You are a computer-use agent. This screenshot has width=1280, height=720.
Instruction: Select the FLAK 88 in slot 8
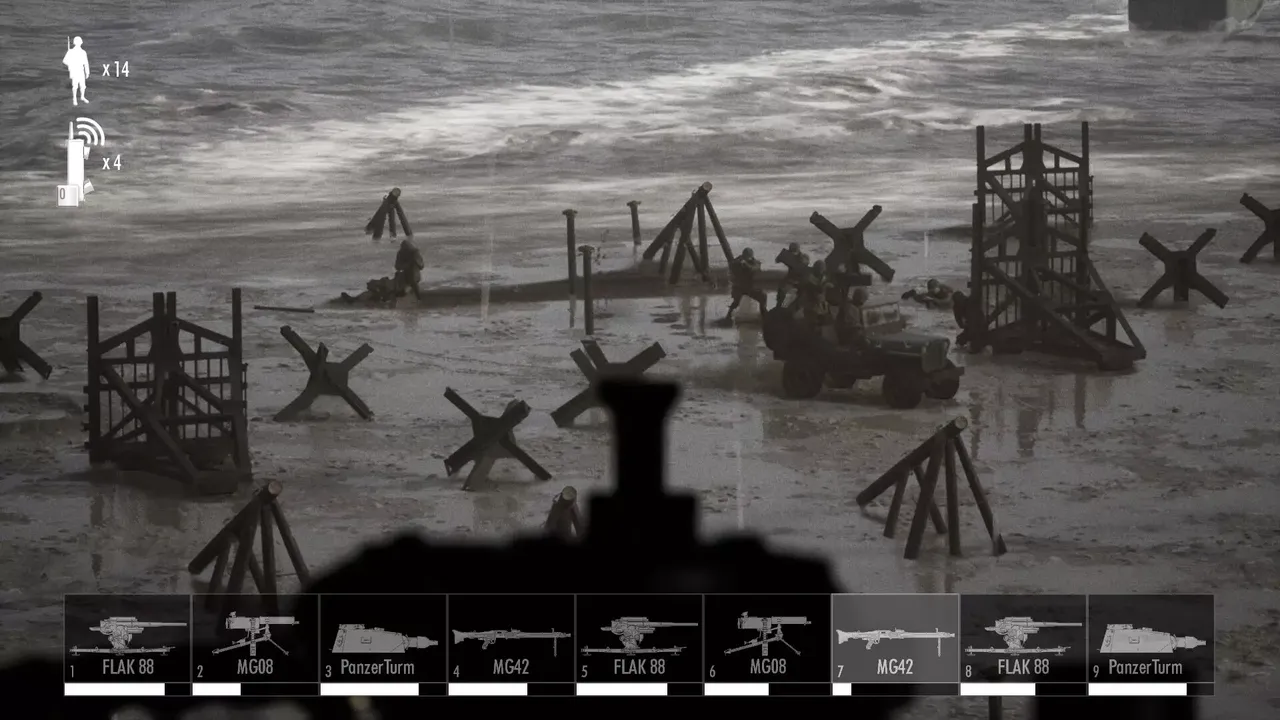coord(1024,640)
